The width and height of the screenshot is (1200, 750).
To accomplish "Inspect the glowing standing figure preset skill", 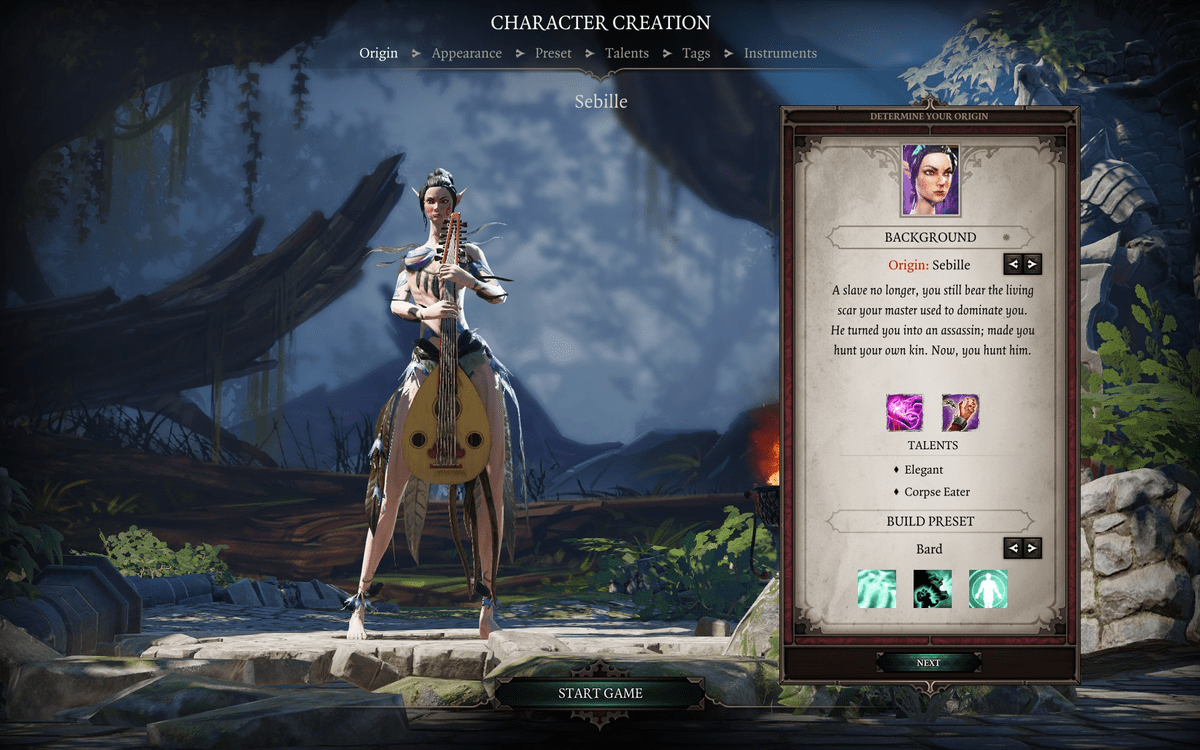I will tap(988, 589).
